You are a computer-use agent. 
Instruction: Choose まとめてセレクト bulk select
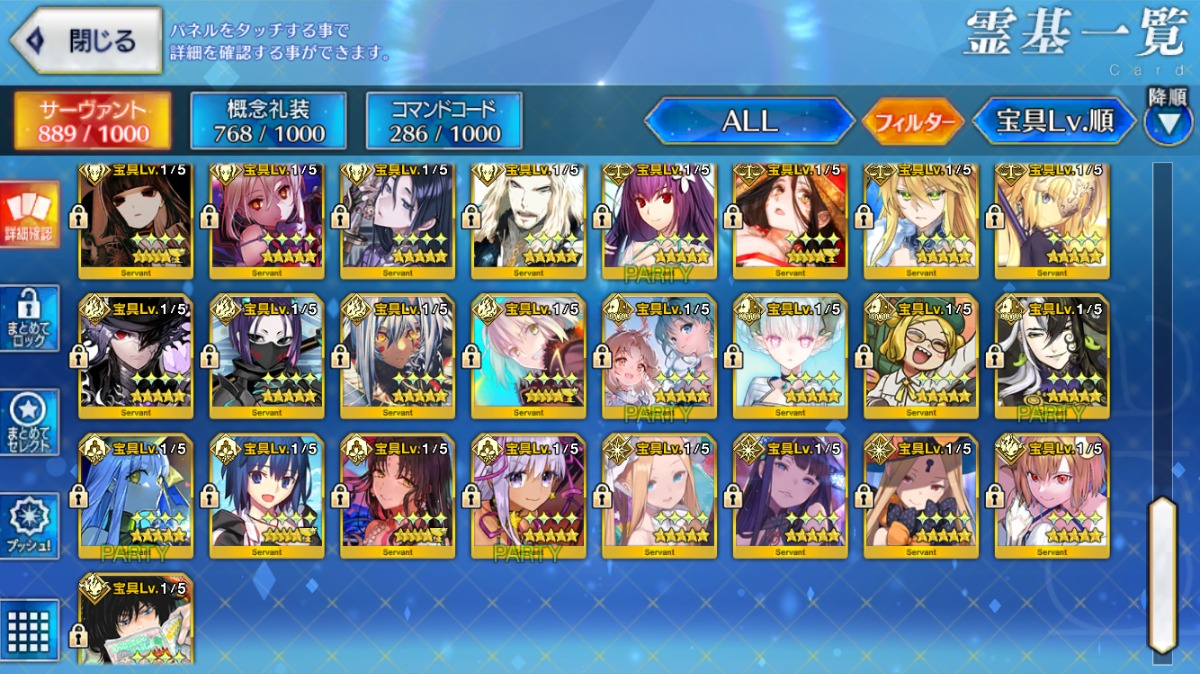pyautogui.click(x=29, y=422)
